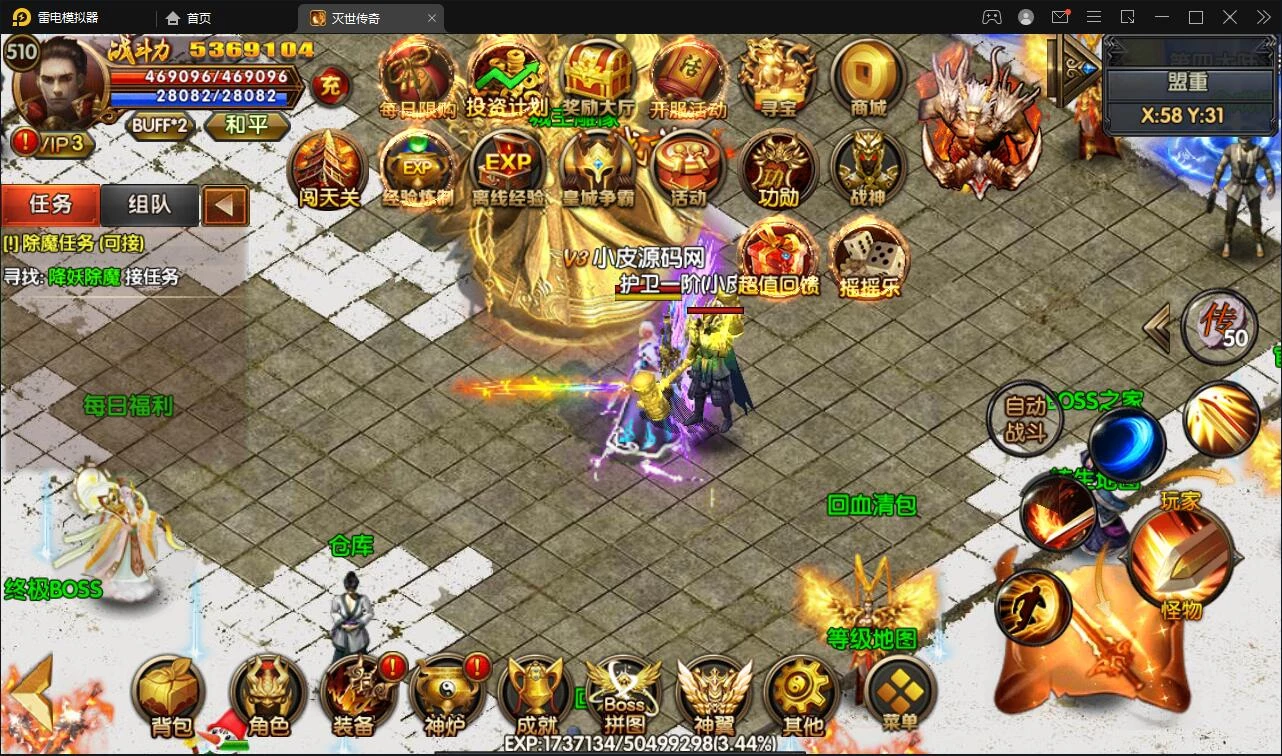Open the 商城 shop
1282x756 pixels.
[867, 77]
